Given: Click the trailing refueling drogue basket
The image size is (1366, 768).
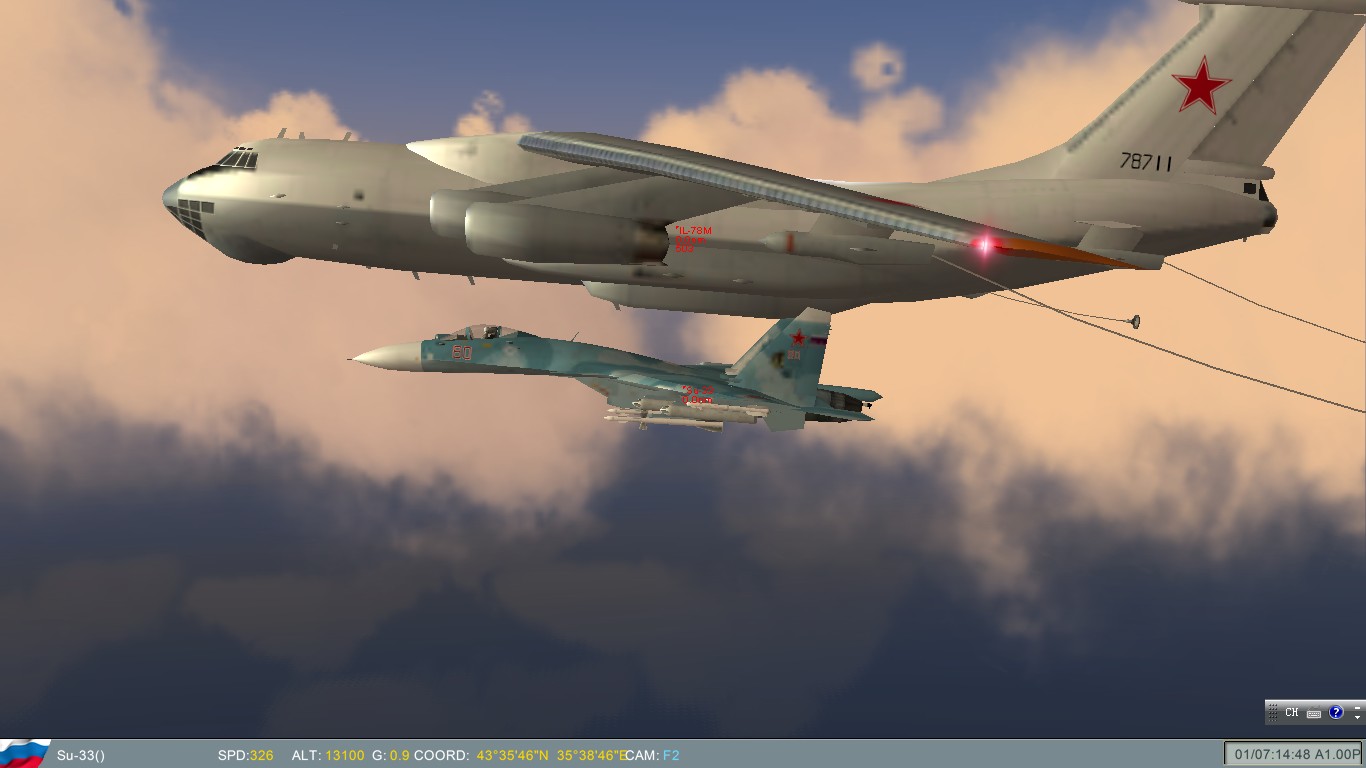Looking at the screenshot, I should point(1135,321).
